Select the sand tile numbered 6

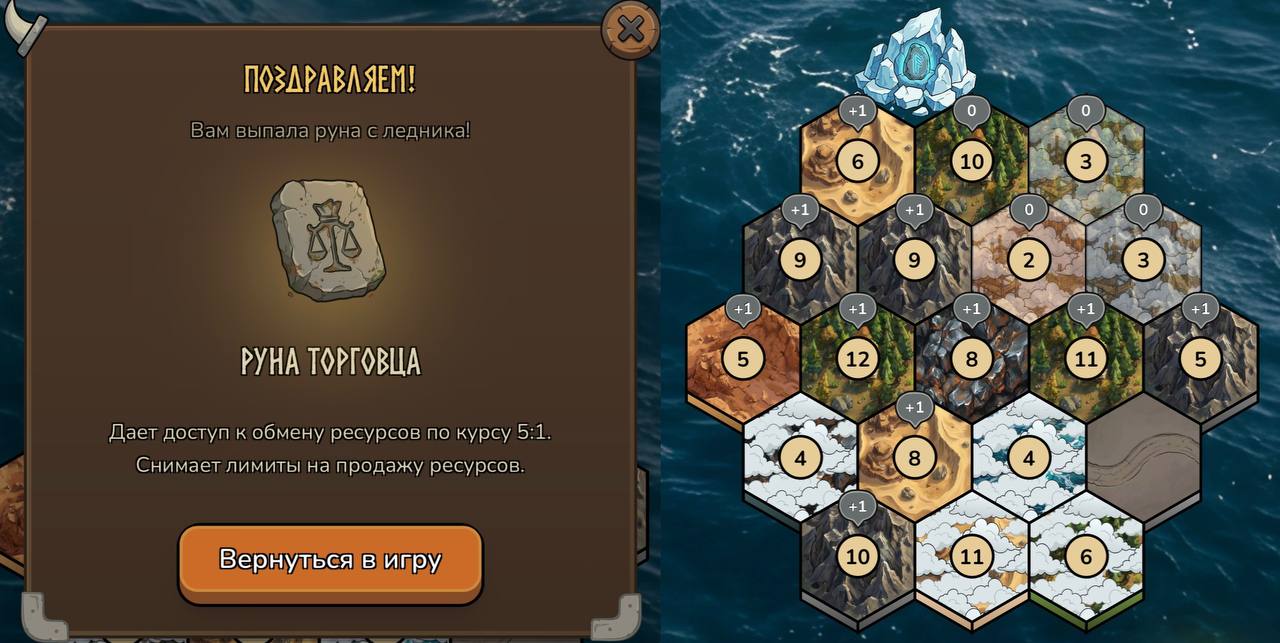tap(857, 161)
